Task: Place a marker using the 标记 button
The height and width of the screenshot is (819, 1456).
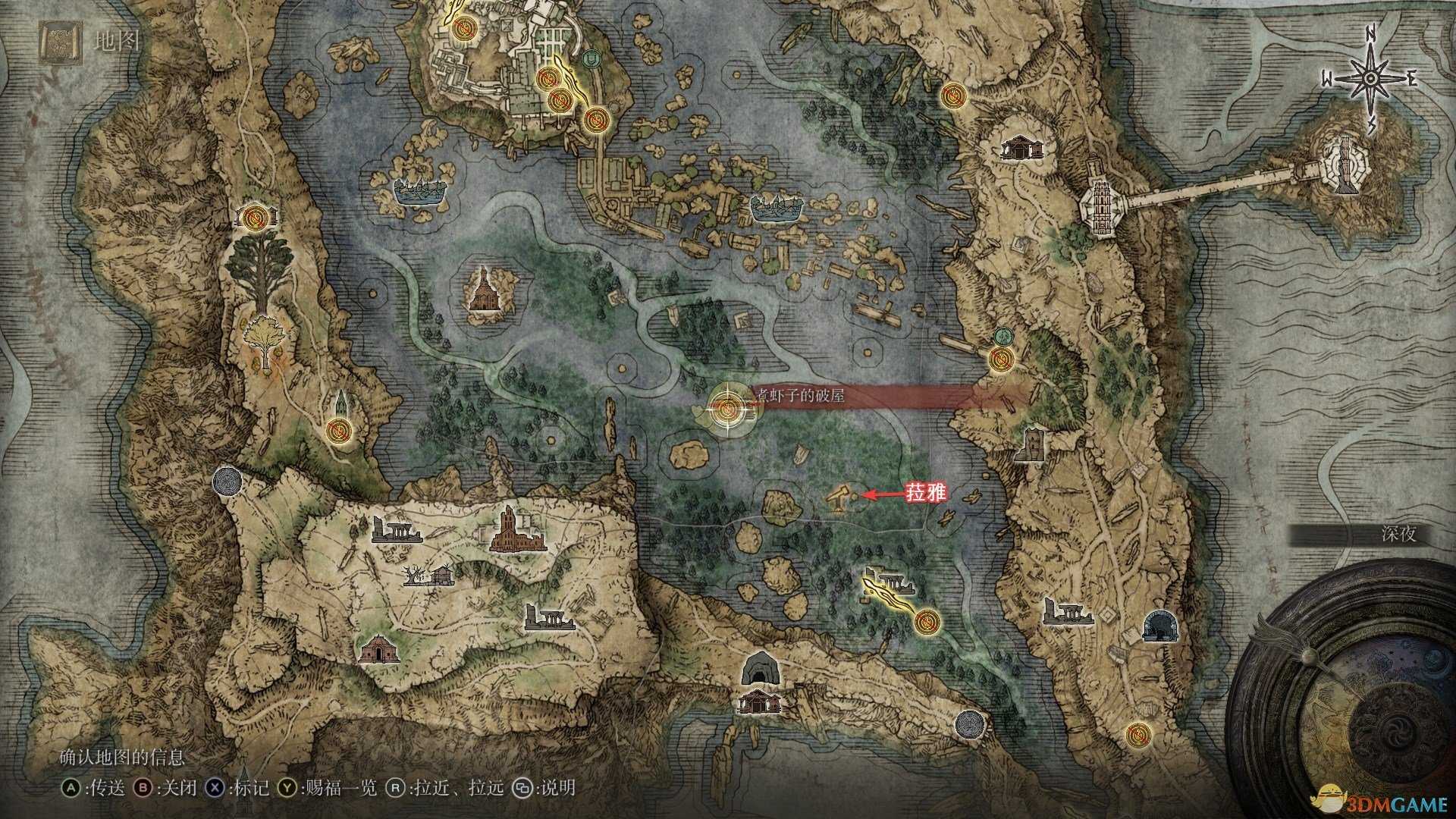Action: click(x=250, y=787)
